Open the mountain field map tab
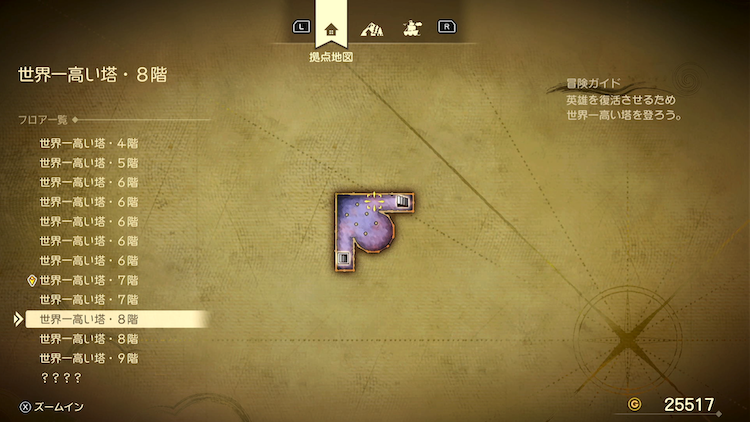 coord(370,28)
